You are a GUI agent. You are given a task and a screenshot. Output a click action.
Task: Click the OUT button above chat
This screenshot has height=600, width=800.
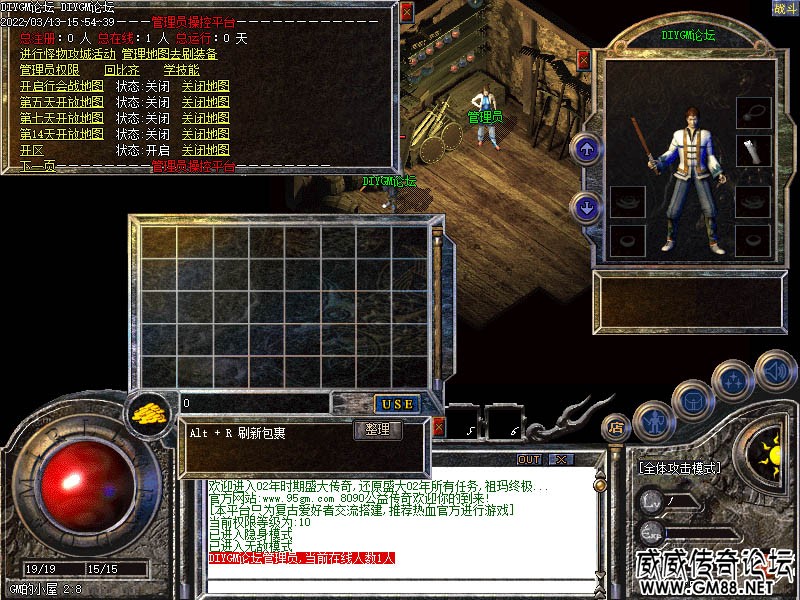click(528, 460)
